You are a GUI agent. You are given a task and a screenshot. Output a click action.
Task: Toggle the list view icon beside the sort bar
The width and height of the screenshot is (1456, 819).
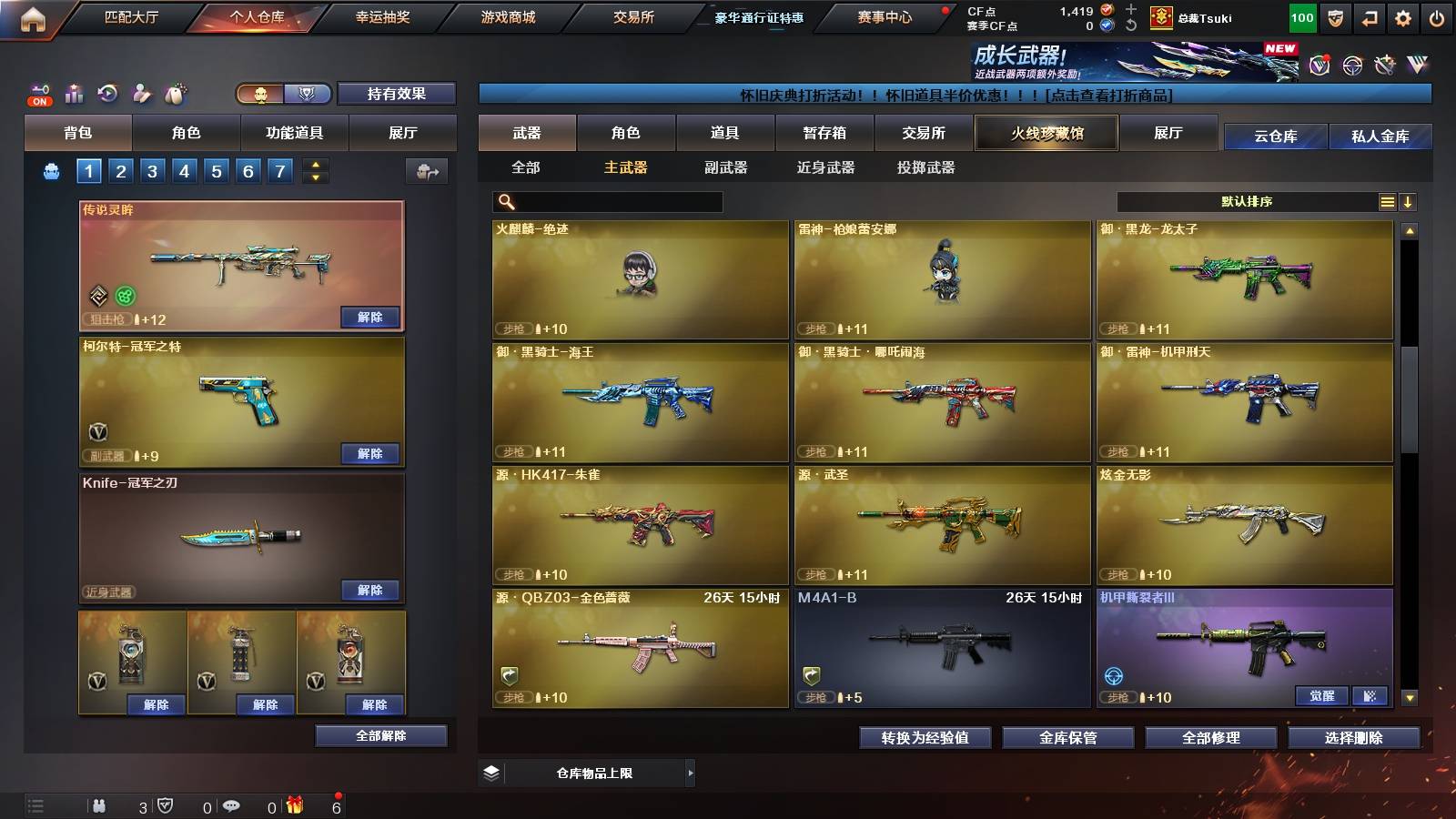(1387, 201)
